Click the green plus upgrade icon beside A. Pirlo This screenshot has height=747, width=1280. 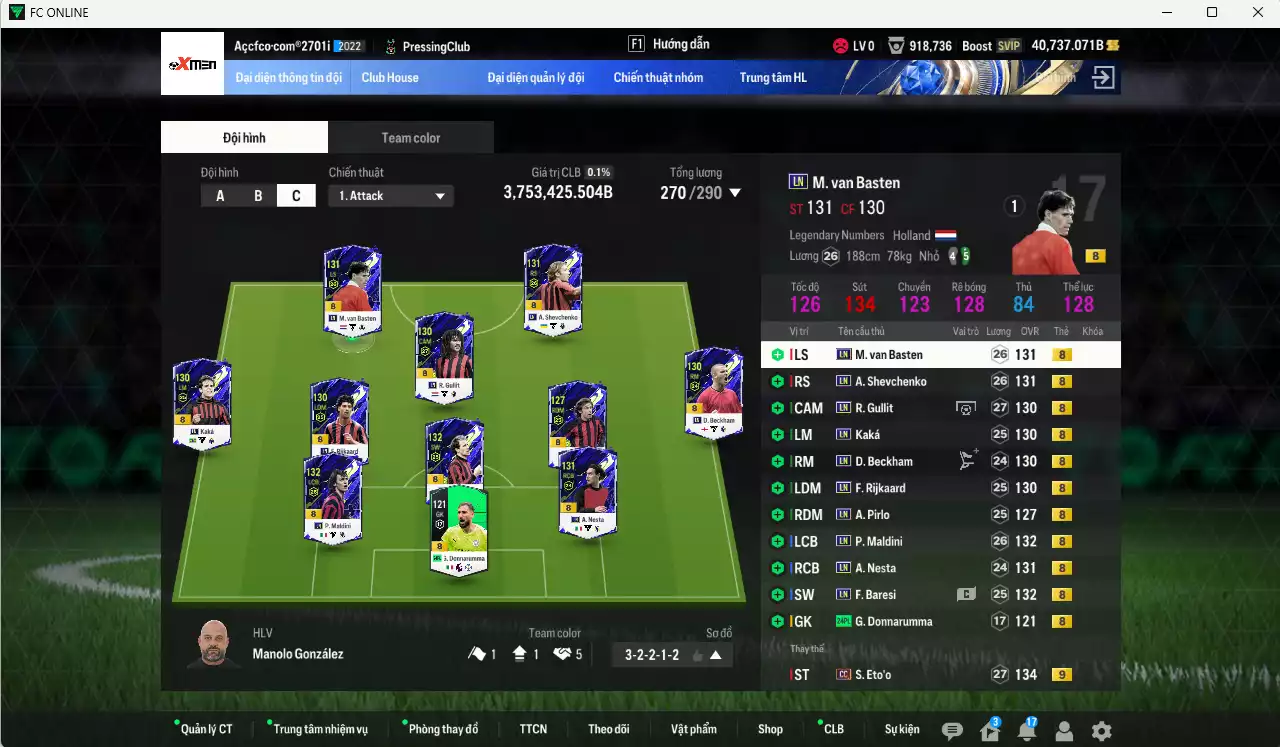(x=778, y=514)
